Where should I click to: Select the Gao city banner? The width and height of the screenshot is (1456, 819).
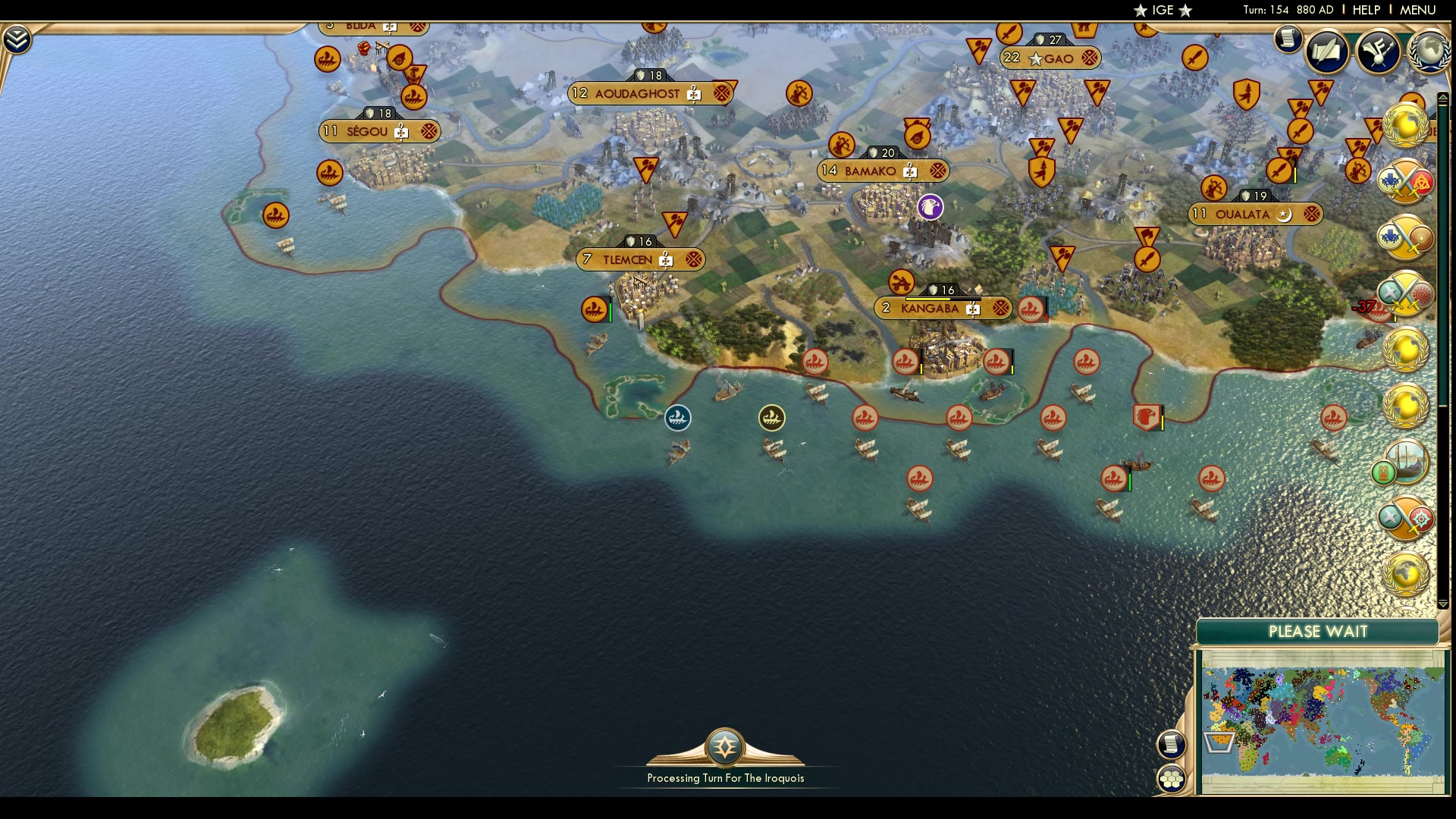pyautogui.click(x=1051, y=57)
